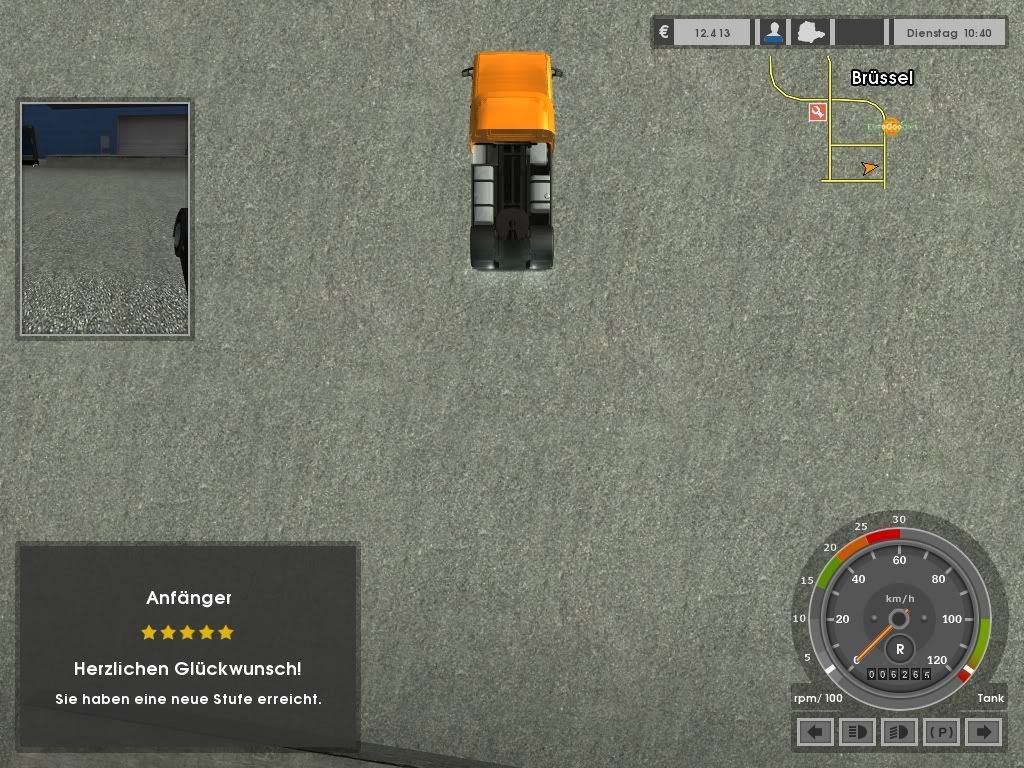Select the orange depot marker on minimap
This screenshot has width=1024, height=768.
click(890, 126)
